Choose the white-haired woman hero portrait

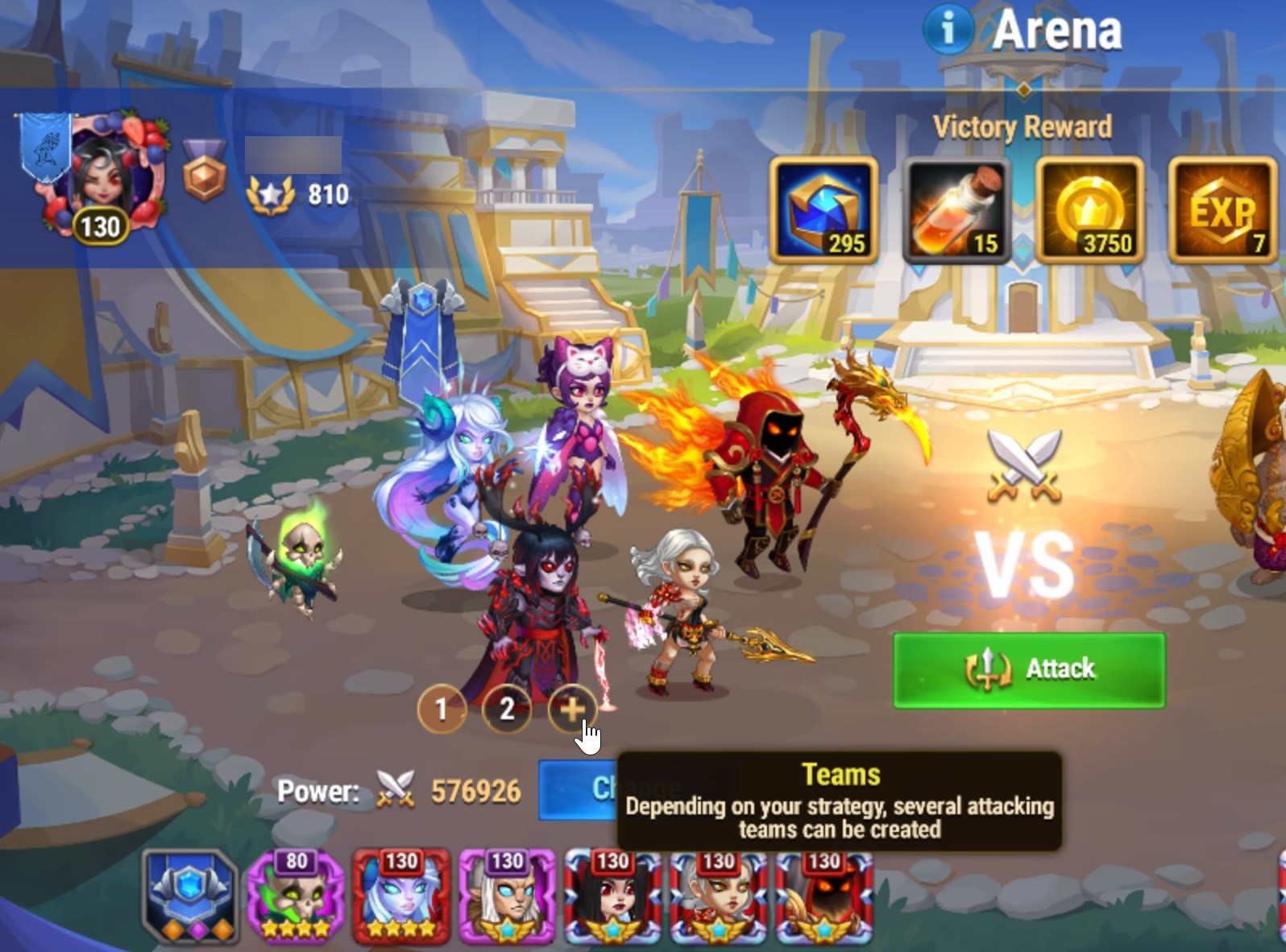[718, 896]
